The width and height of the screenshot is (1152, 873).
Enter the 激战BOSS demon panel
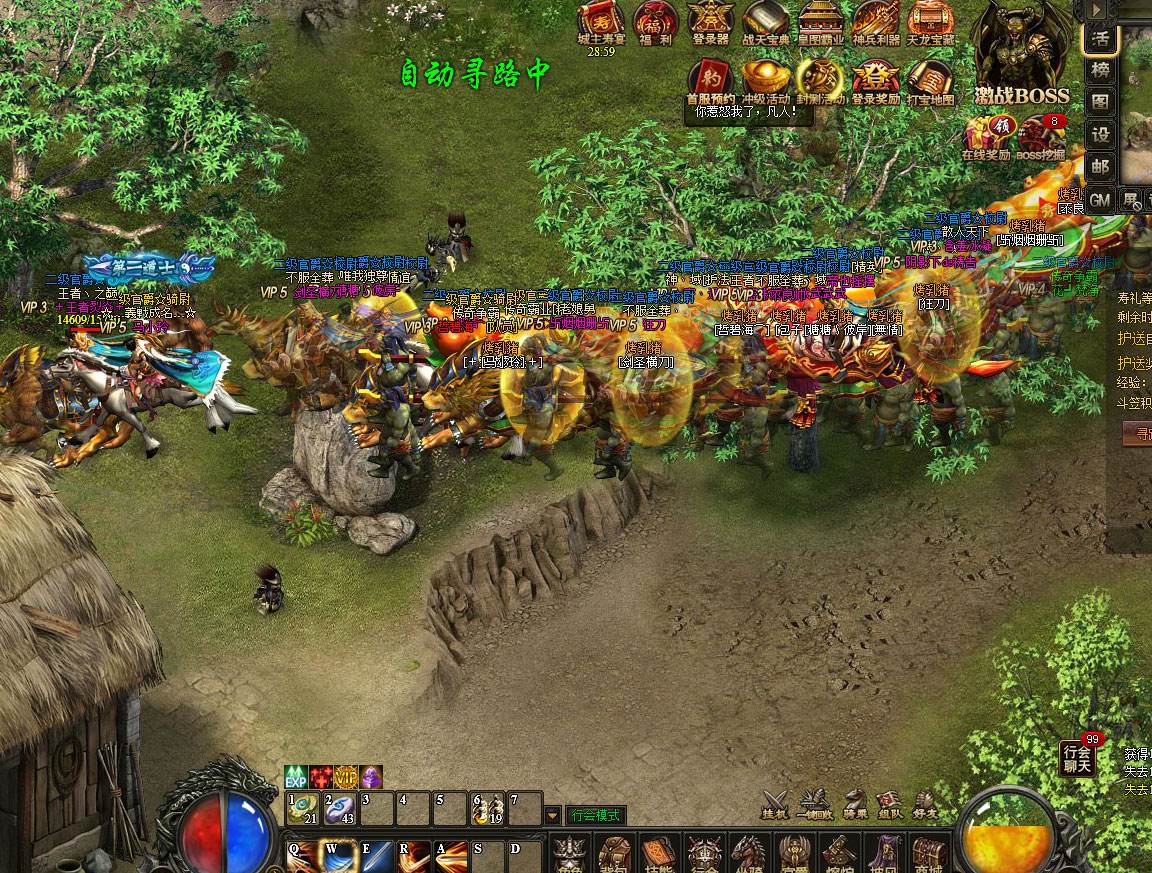tap(1021, 50)
